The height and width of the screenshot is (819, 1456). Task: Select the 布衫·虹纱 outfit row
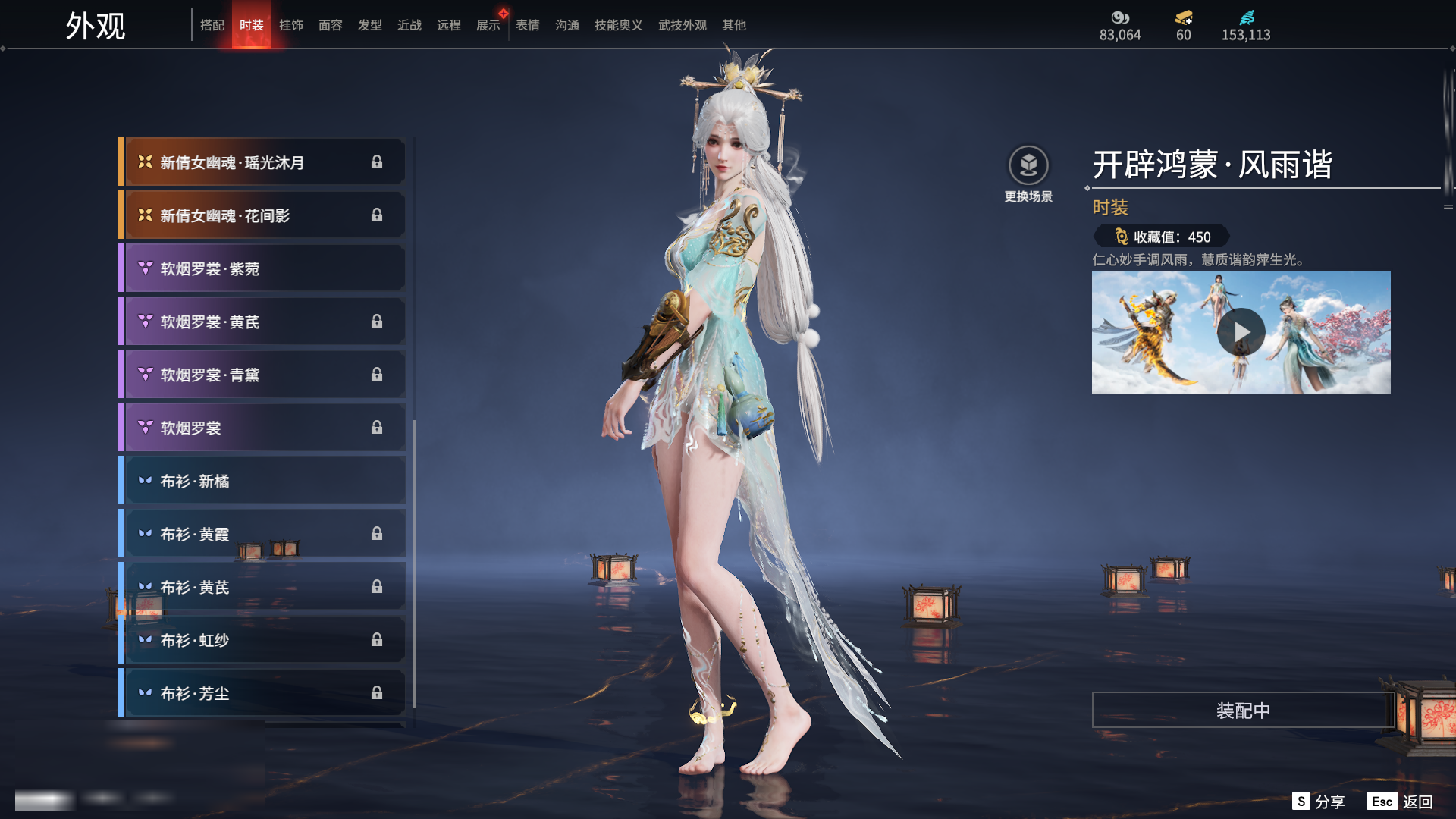click(262, 640)
